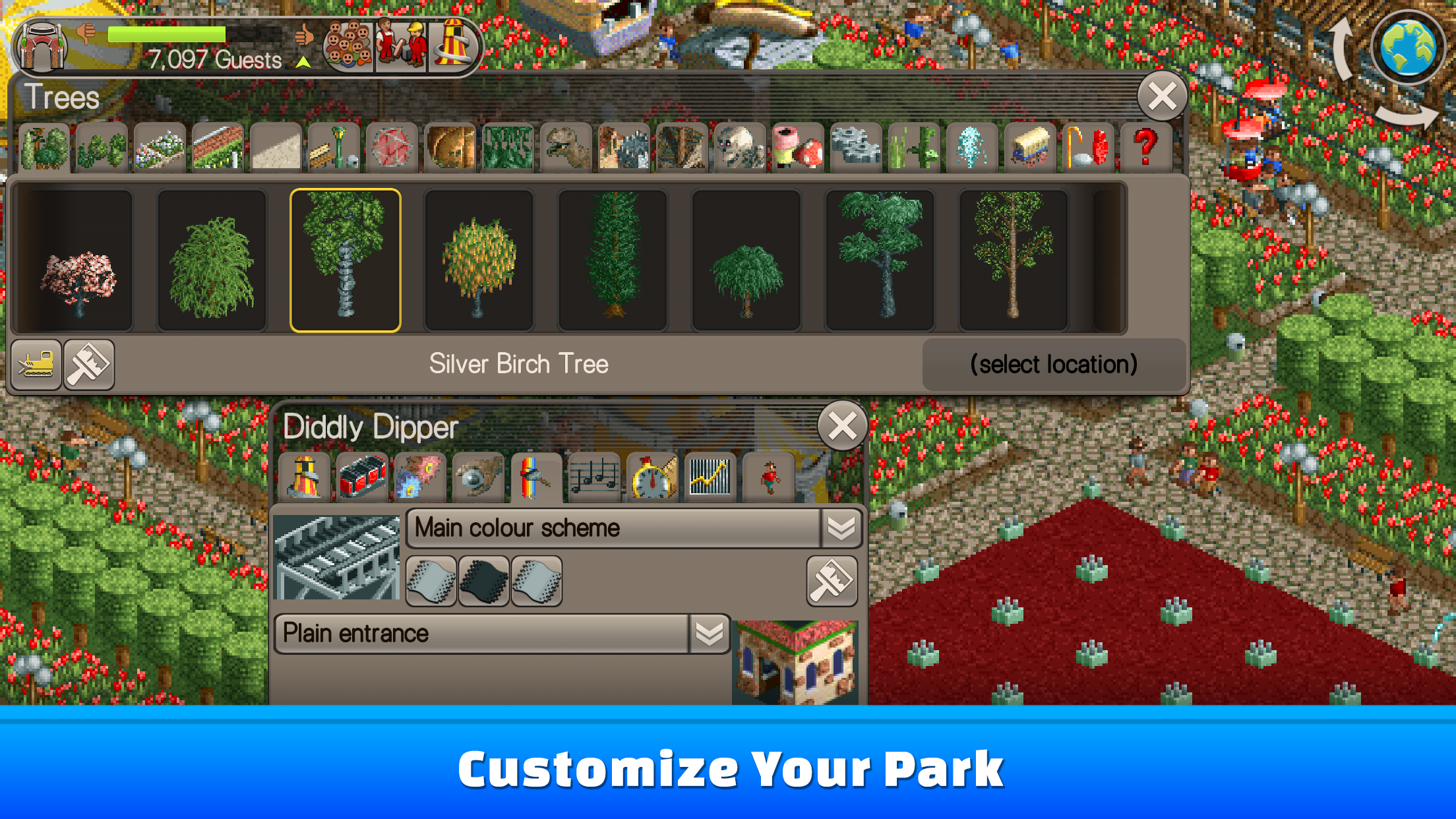Open the fountains scenery tab
This screenshot has height=819, width=1456.
coord(971,146)
